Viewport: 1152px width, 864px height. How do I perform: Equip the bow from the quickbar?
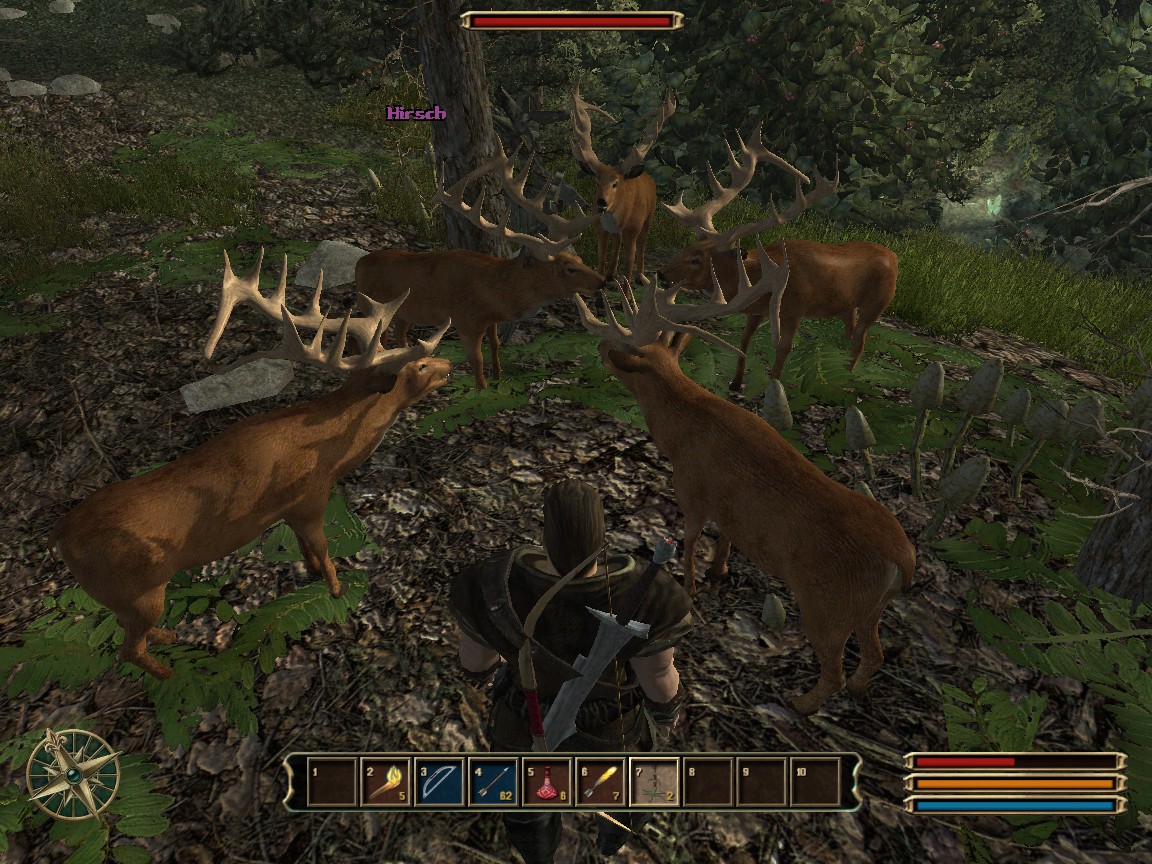point(440,781)
